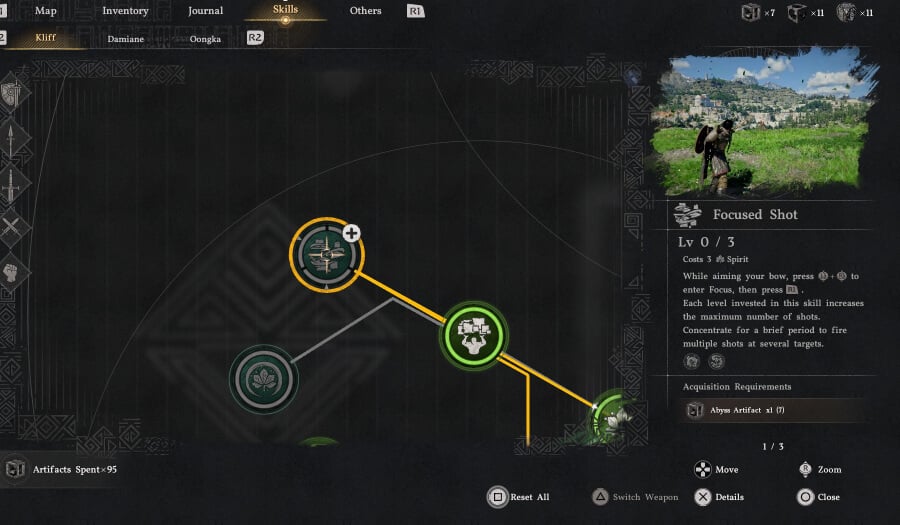Select the lotus flower skill node
The width and height of the screenshot is (900, 525).
(x=264, y=380)
